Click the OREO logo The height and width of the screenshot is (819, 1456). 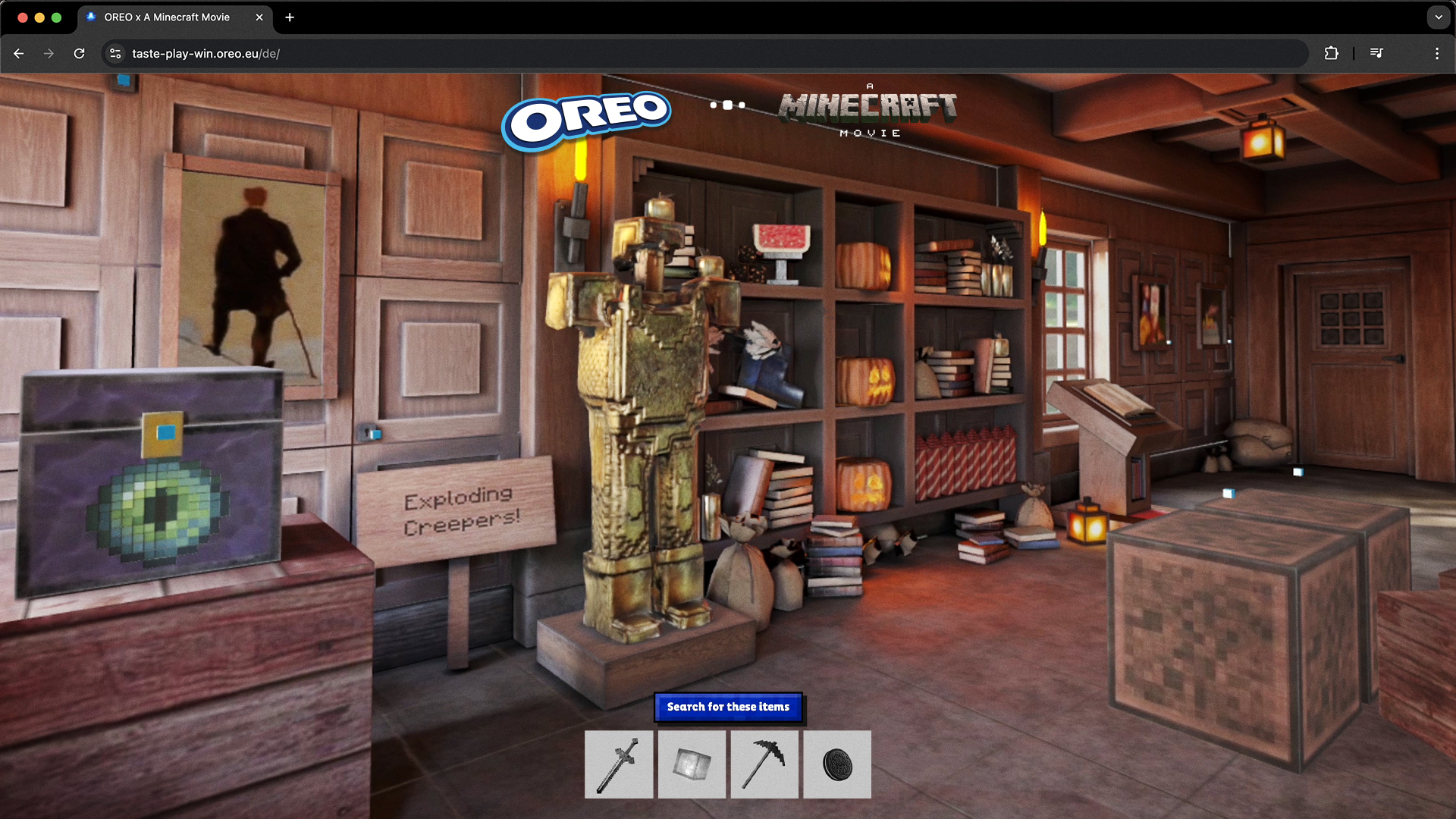(586, 120)
